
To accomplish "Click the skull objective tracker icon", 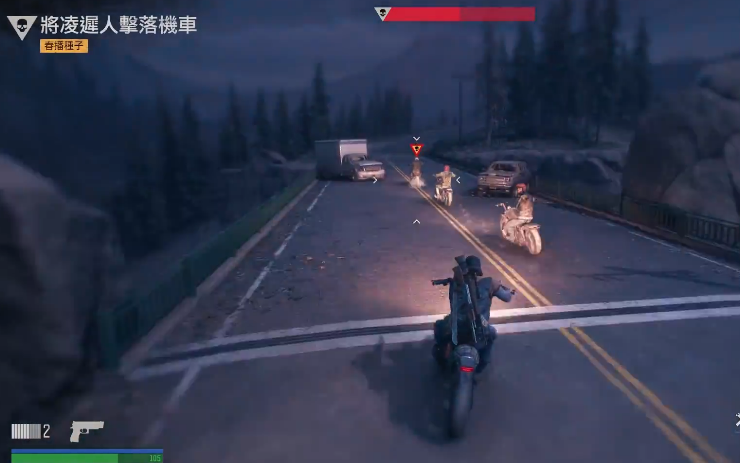I will tap(21, 27).
